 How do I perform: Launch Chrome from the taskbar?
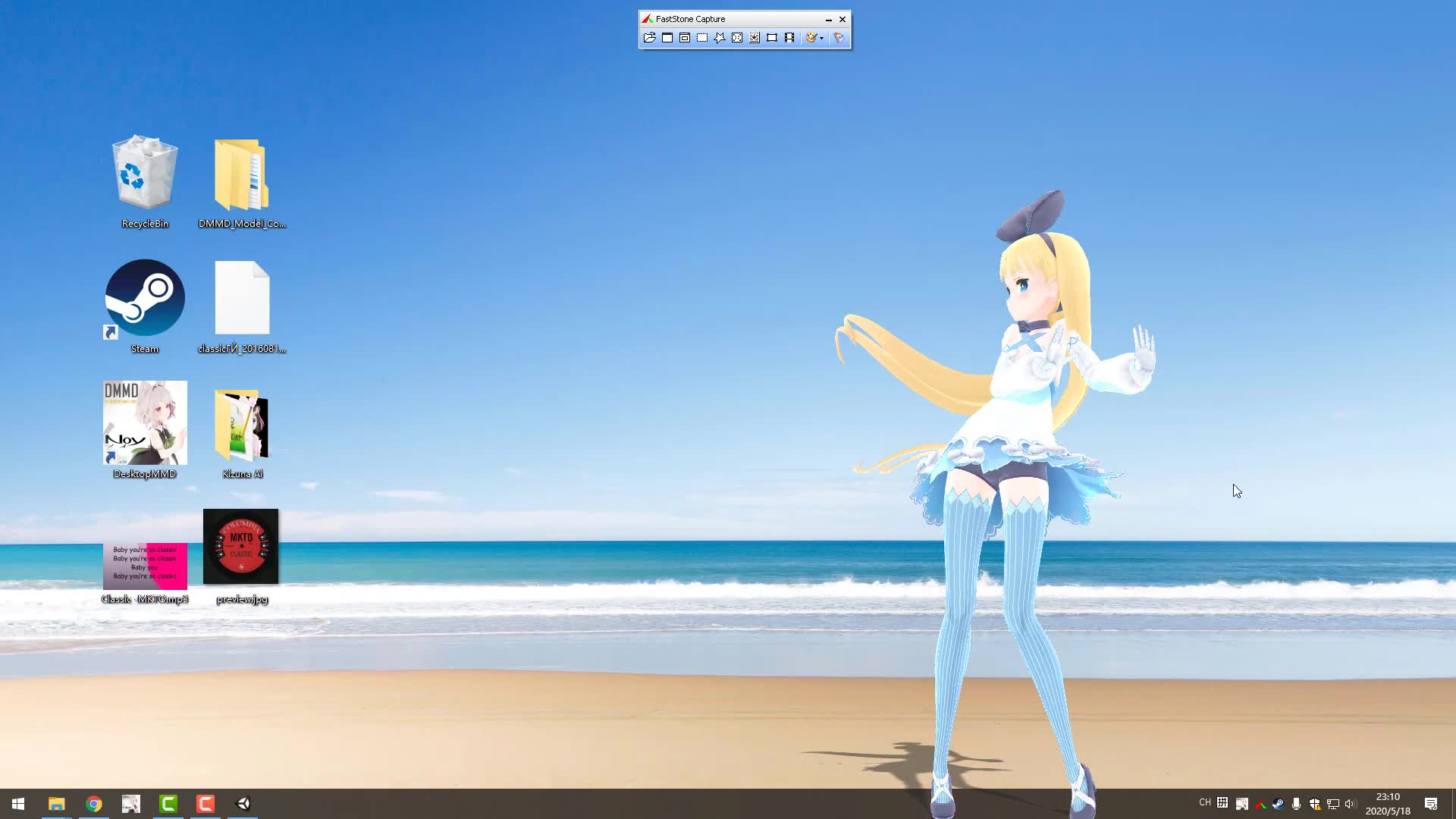coord(94,803)
